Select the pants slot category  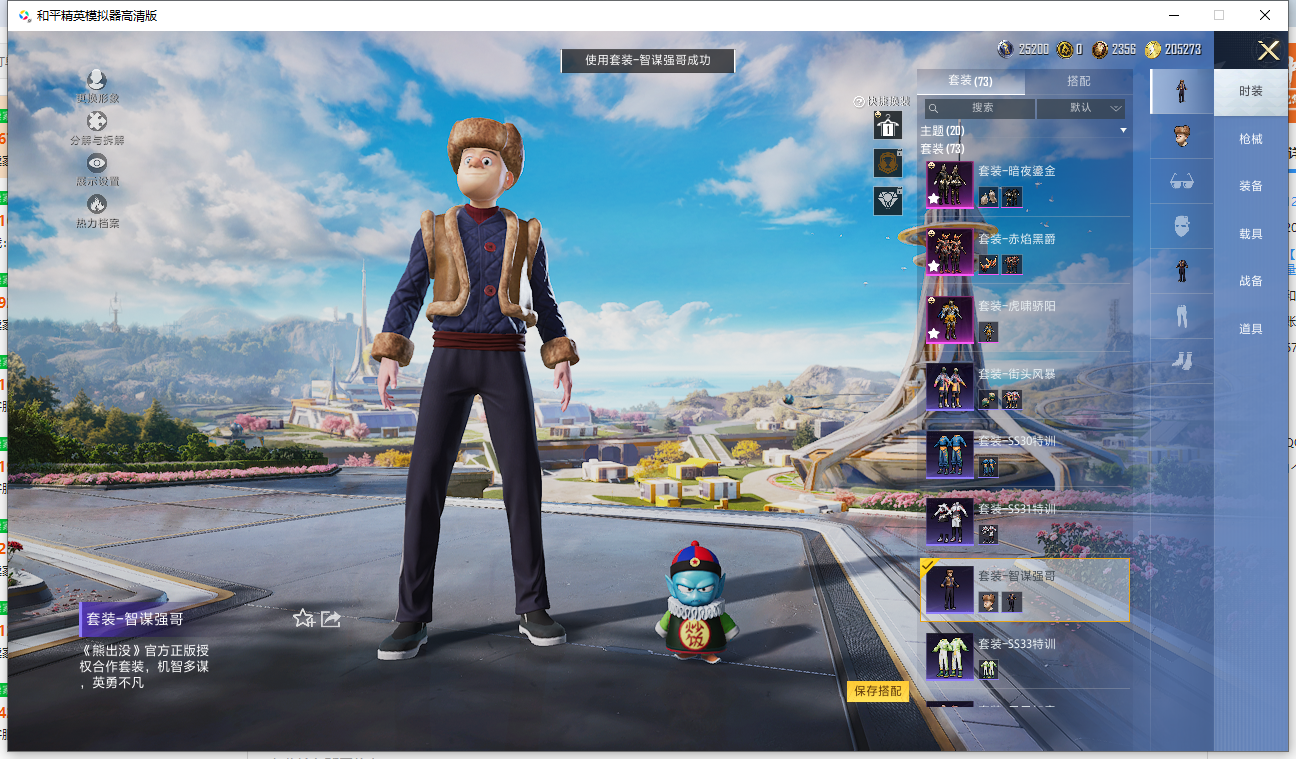[x=1181, y=316]
